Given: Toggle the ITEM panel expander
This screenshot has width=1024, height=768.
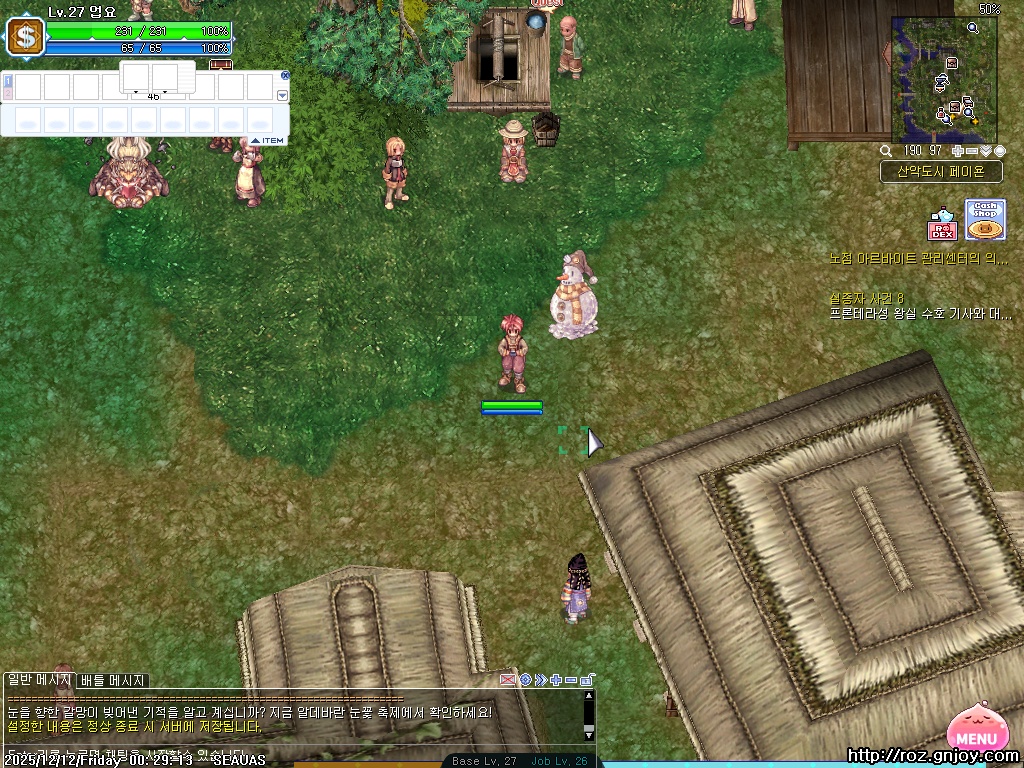Looking at the screenshot, I should pos(268,141).
